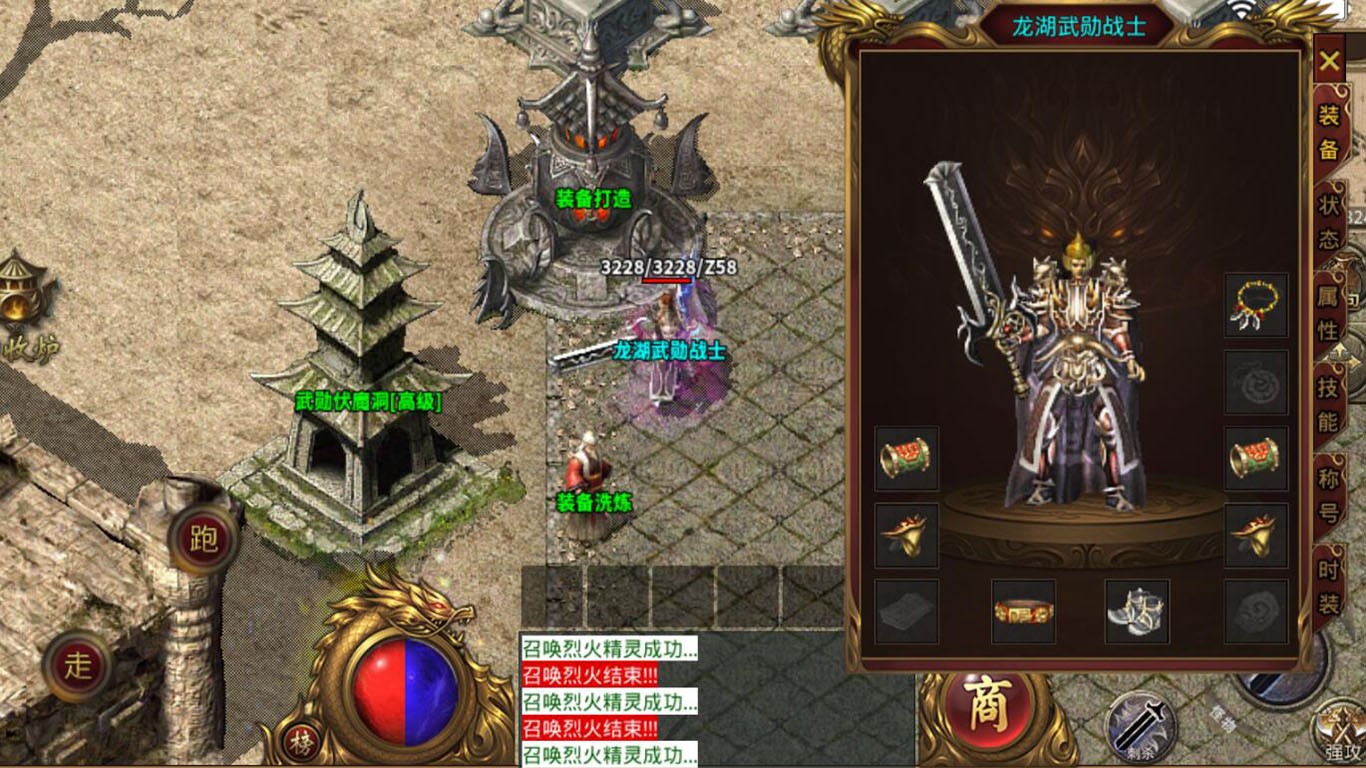Click the 装备打造 (equipment forging) NPC
This screenshot has width=1366, height=768.
[591, 197]
